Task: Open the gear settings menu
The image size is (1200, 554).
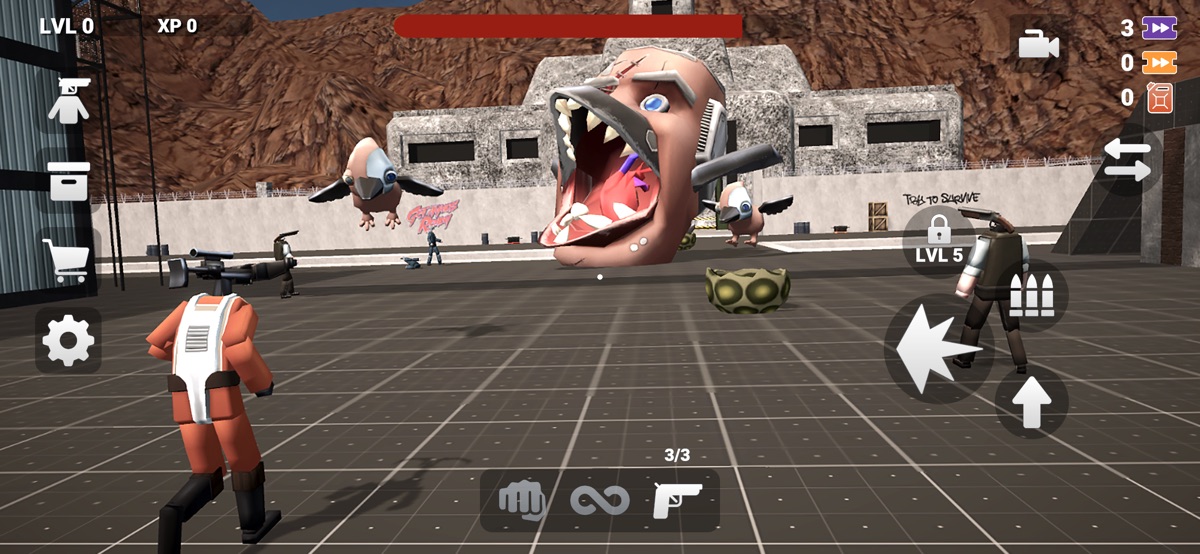Action: point(69,341)
